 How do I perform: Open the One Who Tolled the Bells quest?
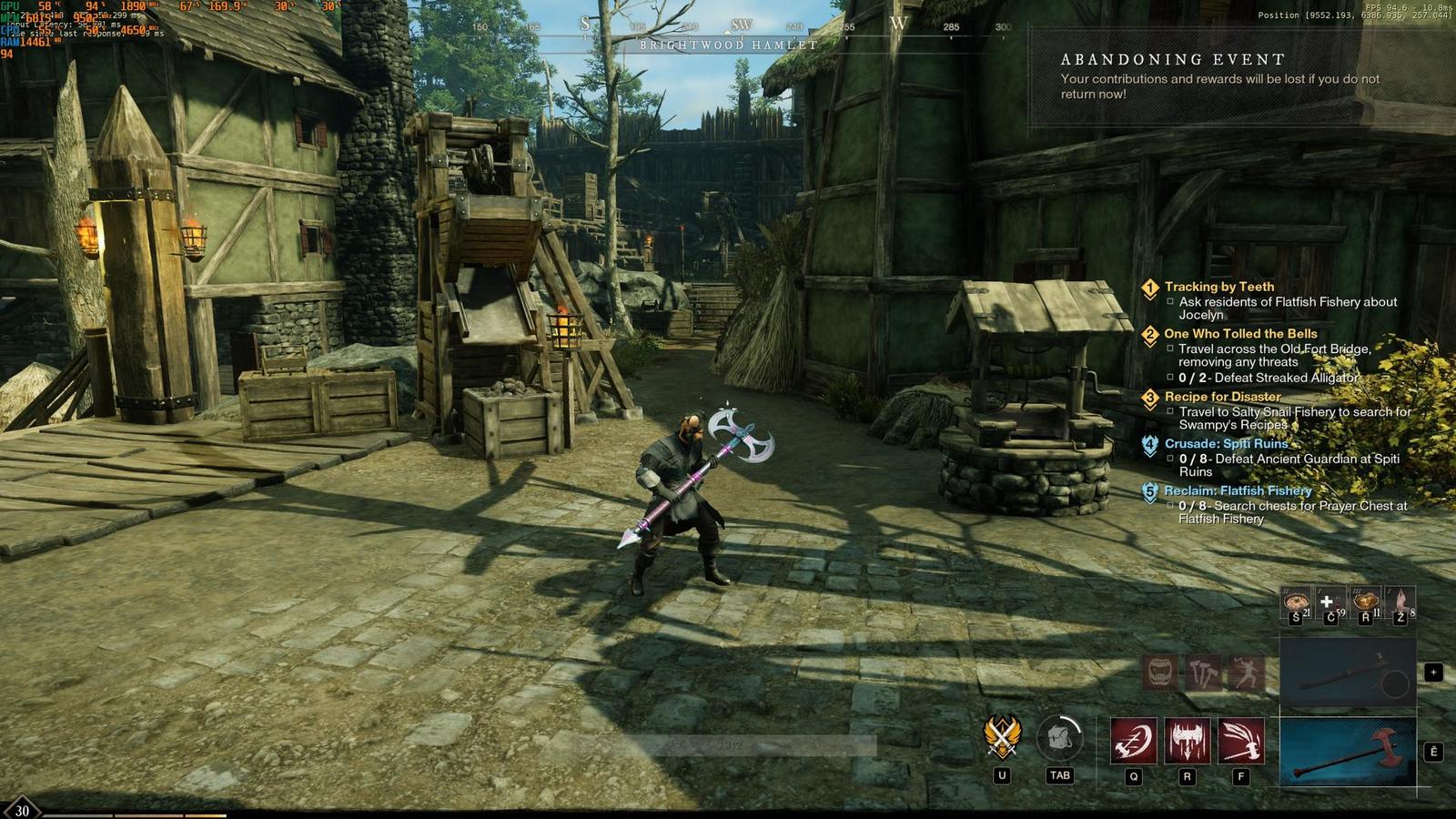[1240, 334]
